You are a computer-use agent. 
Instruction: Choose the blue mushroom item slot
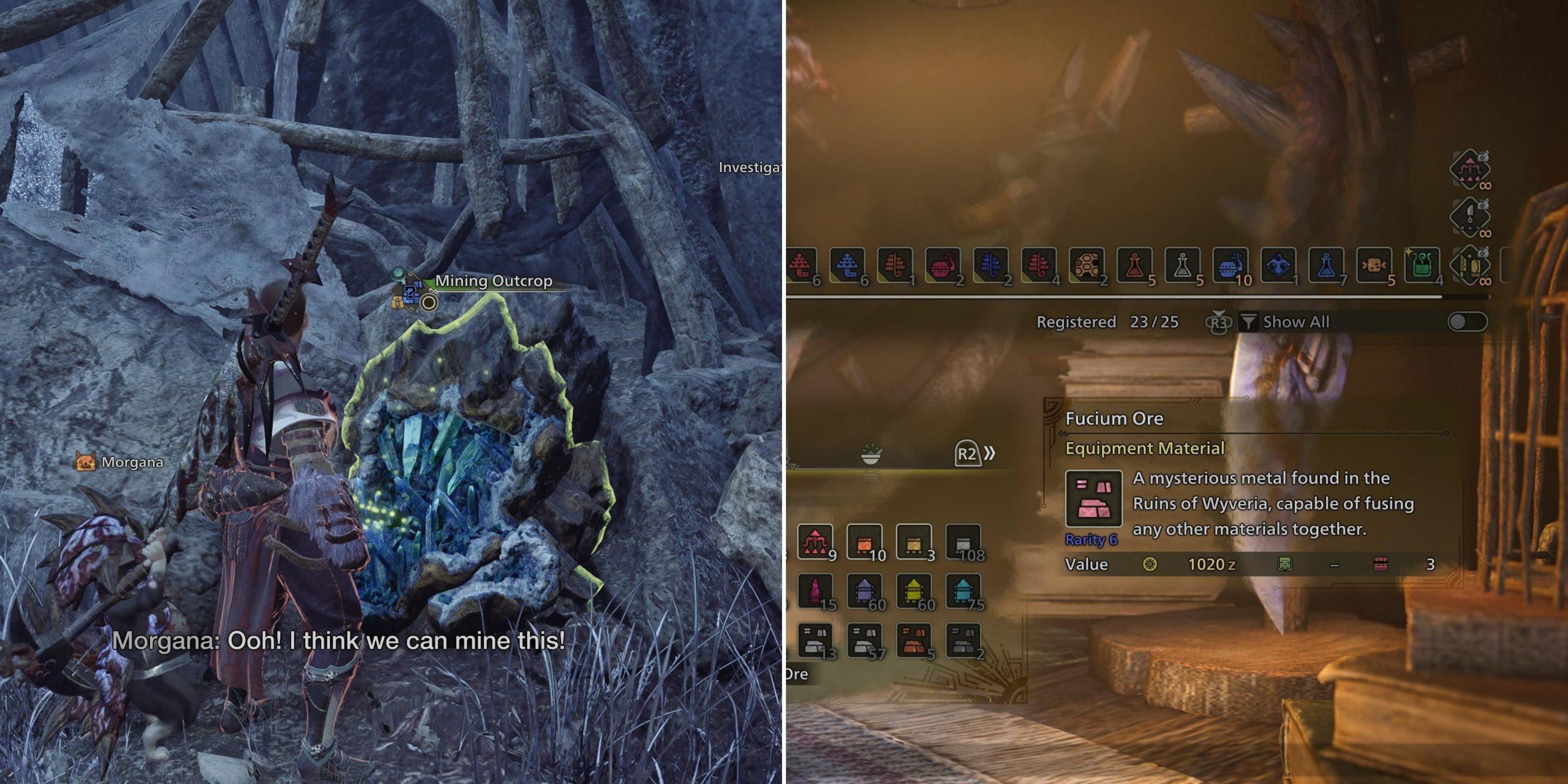[847, 265]
